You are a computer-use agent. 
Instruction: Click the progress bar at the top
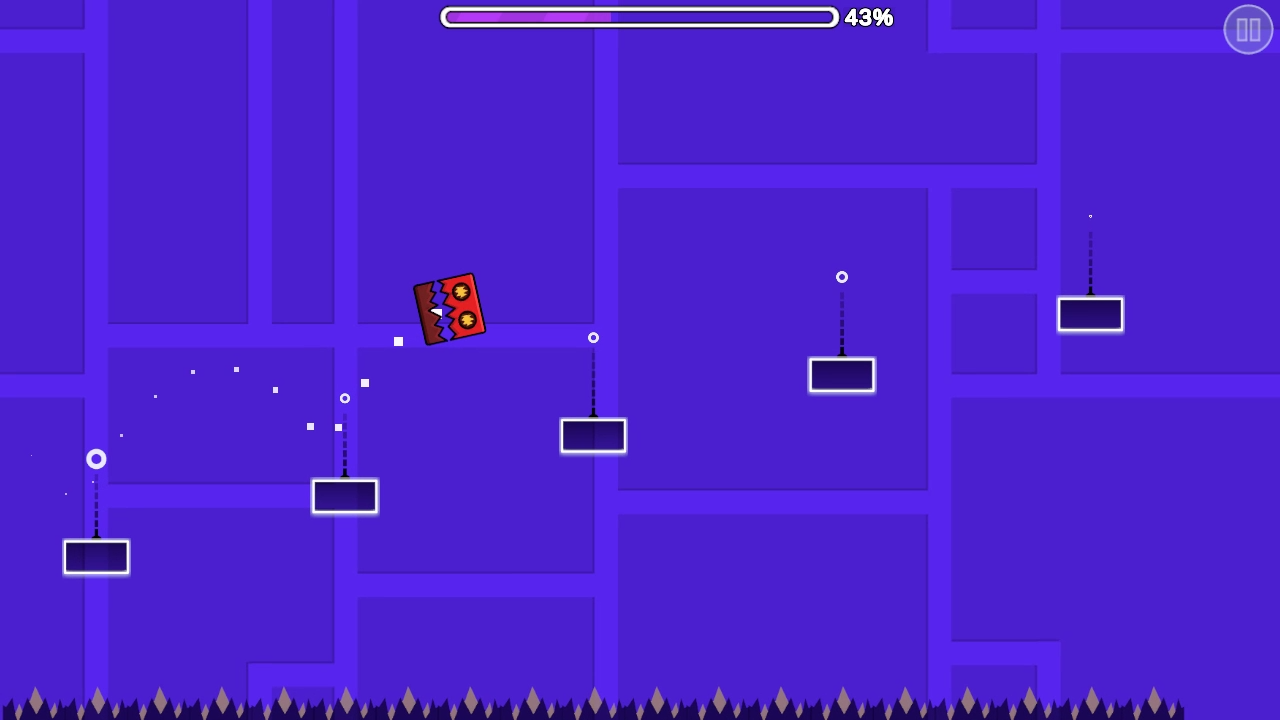click(x=640, y=17)
